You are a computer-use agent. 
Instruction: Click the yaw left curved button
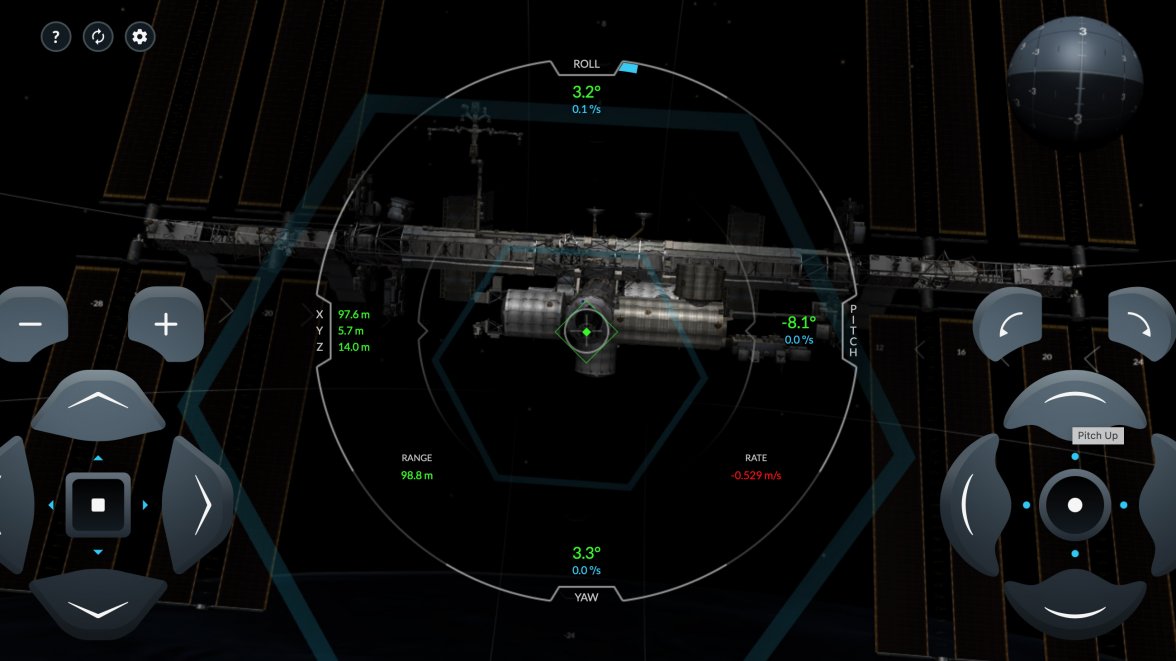pos(971,505)
